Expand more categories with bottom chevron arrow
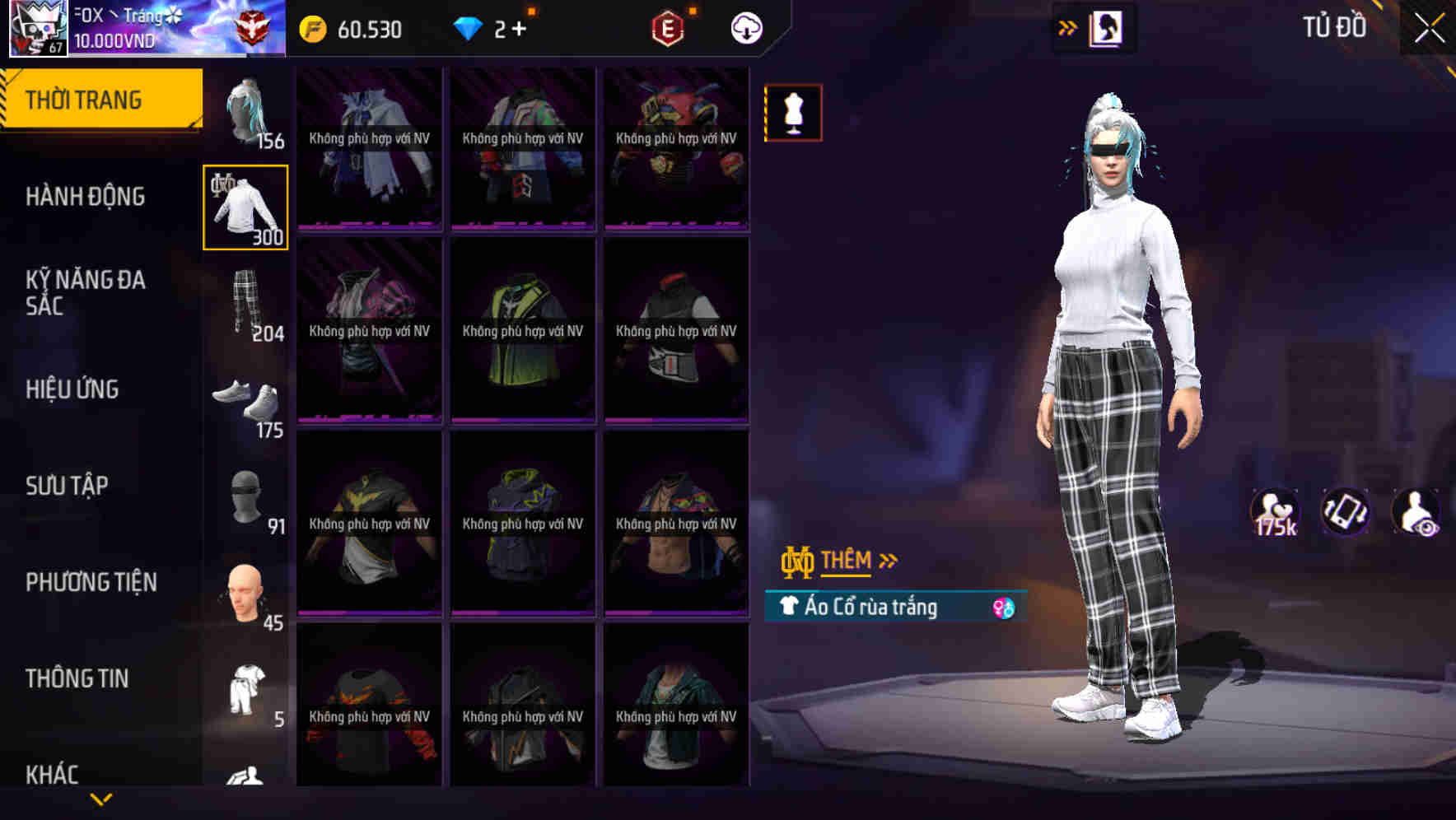This screenshot has height=820, width=1456. coord(101,799)
